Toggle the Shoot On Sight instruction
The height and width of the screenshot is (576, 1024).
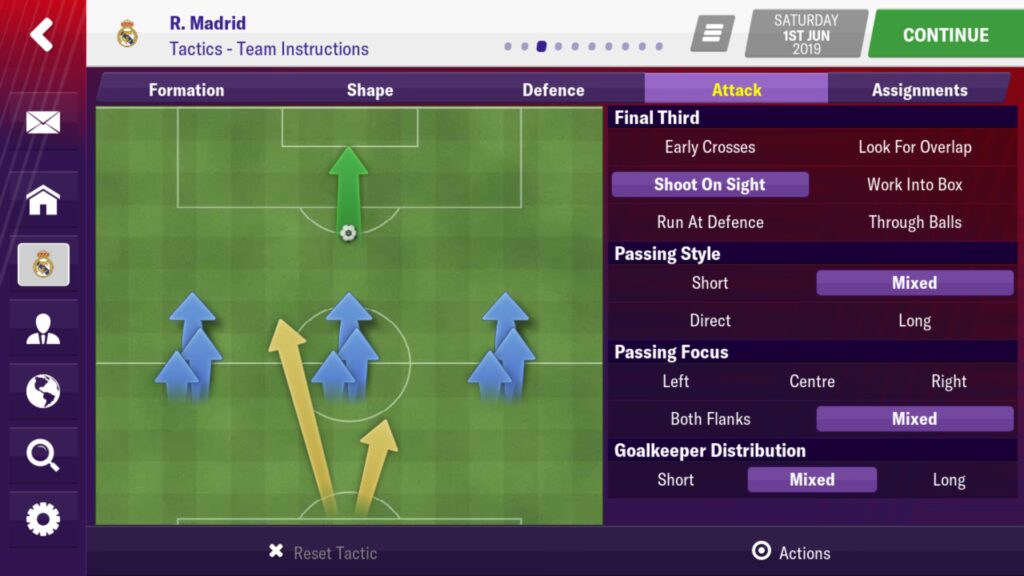point(710,185)
